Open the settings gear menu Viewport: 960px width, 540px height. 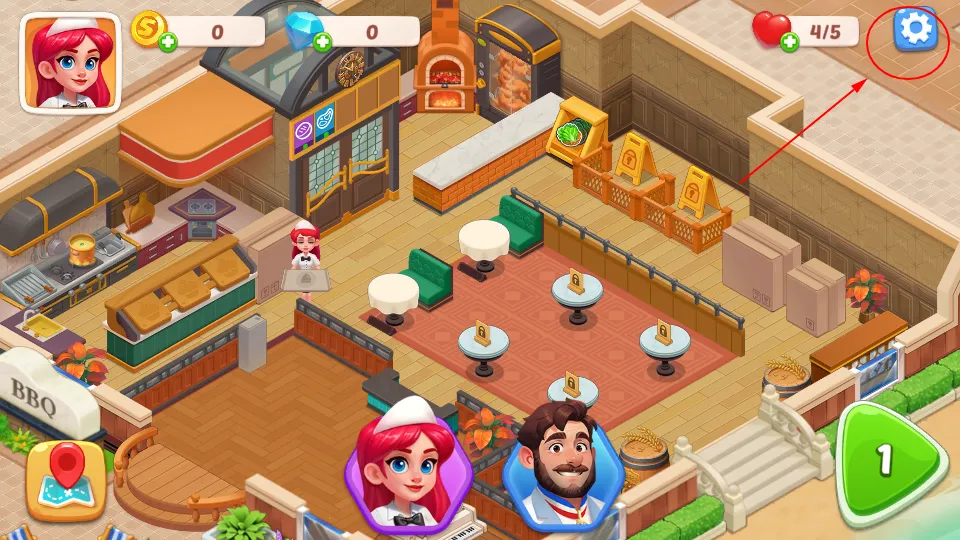pyautogui.click(x=916, y=30)
